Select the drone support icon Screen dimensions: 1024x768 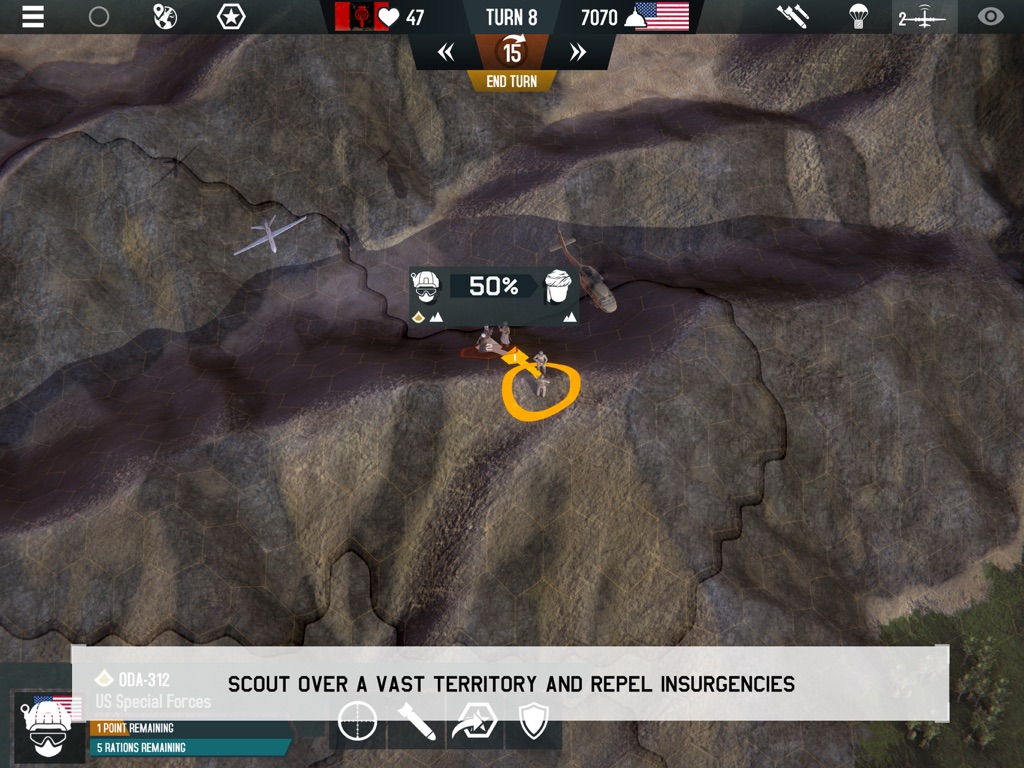tap(923, 17)
